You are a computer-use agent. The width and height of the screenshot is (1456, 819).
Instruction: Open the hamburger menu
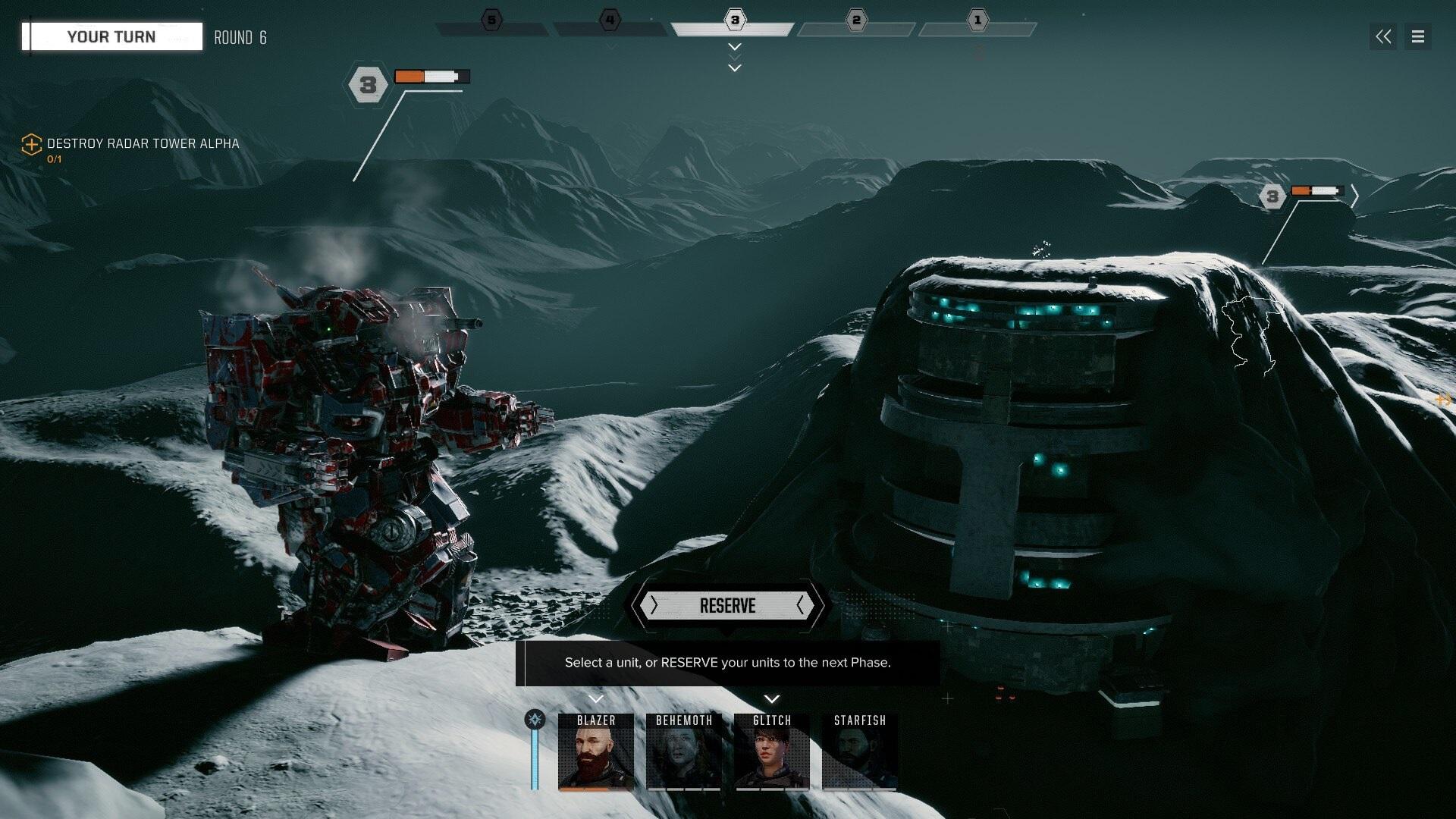click(x=1417, y=36)
